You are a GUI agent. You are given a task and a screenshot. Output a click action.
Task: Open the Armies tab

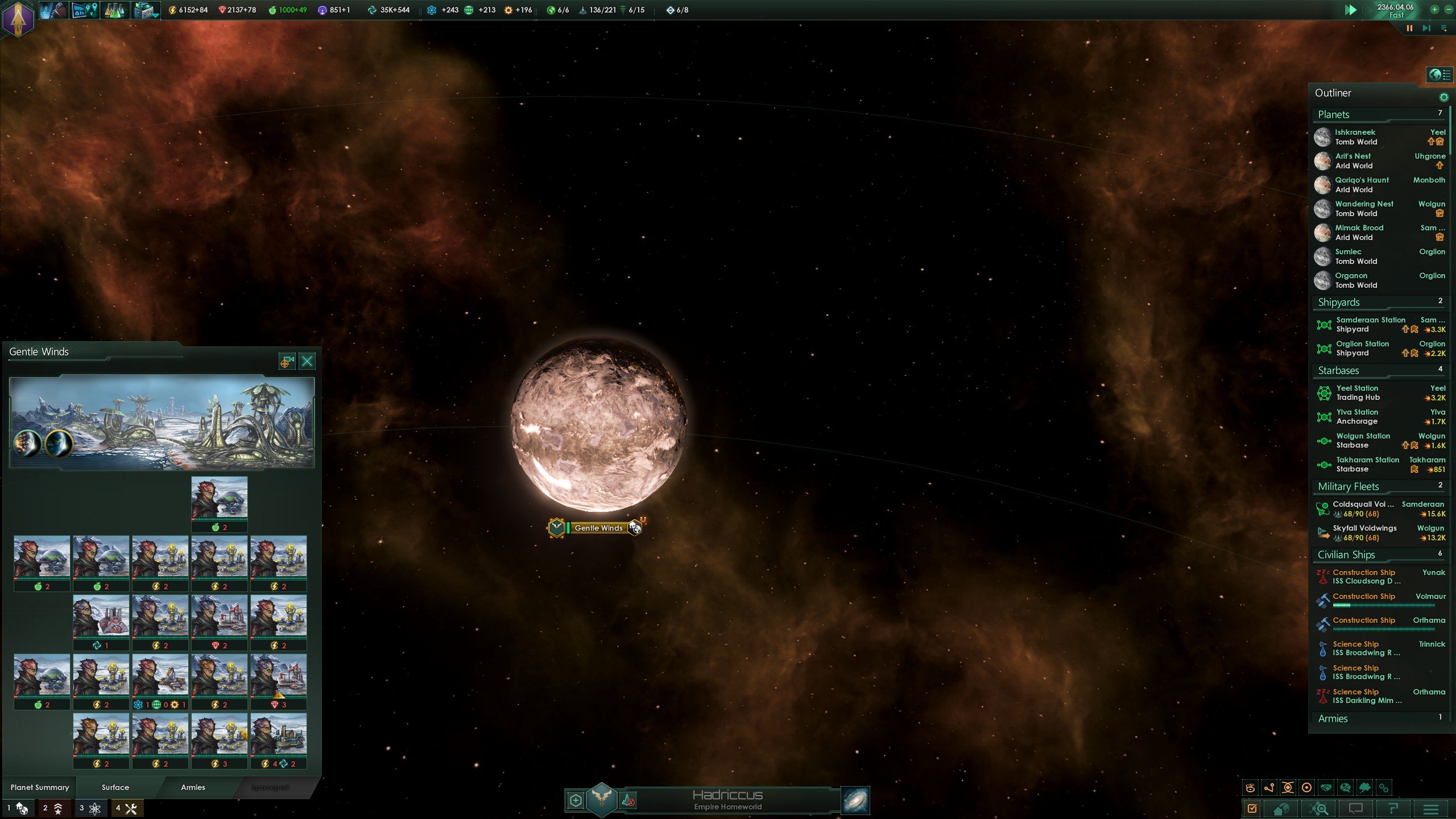click(x=193, y=787)
